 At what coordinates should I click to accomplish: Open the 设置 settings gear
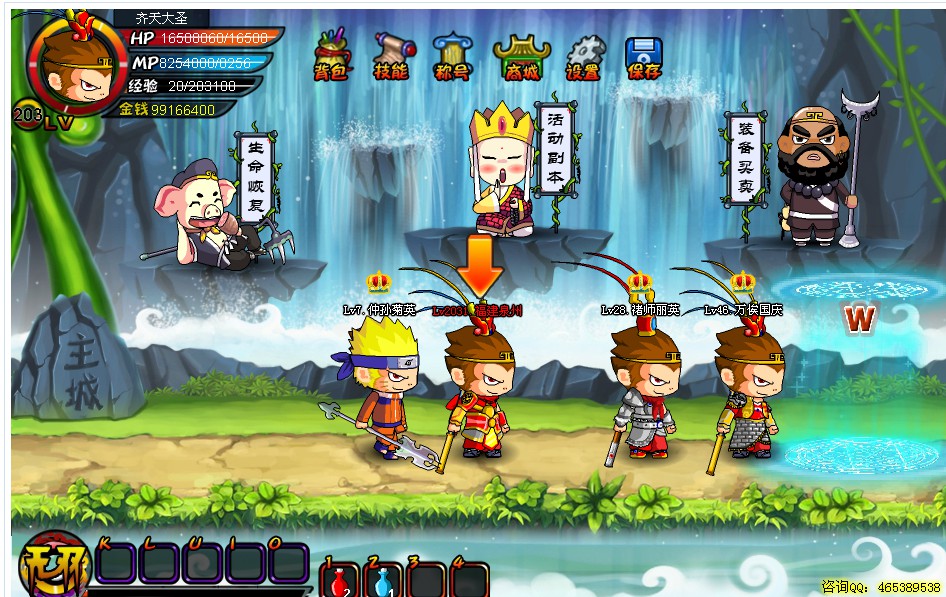pos(583,57)
